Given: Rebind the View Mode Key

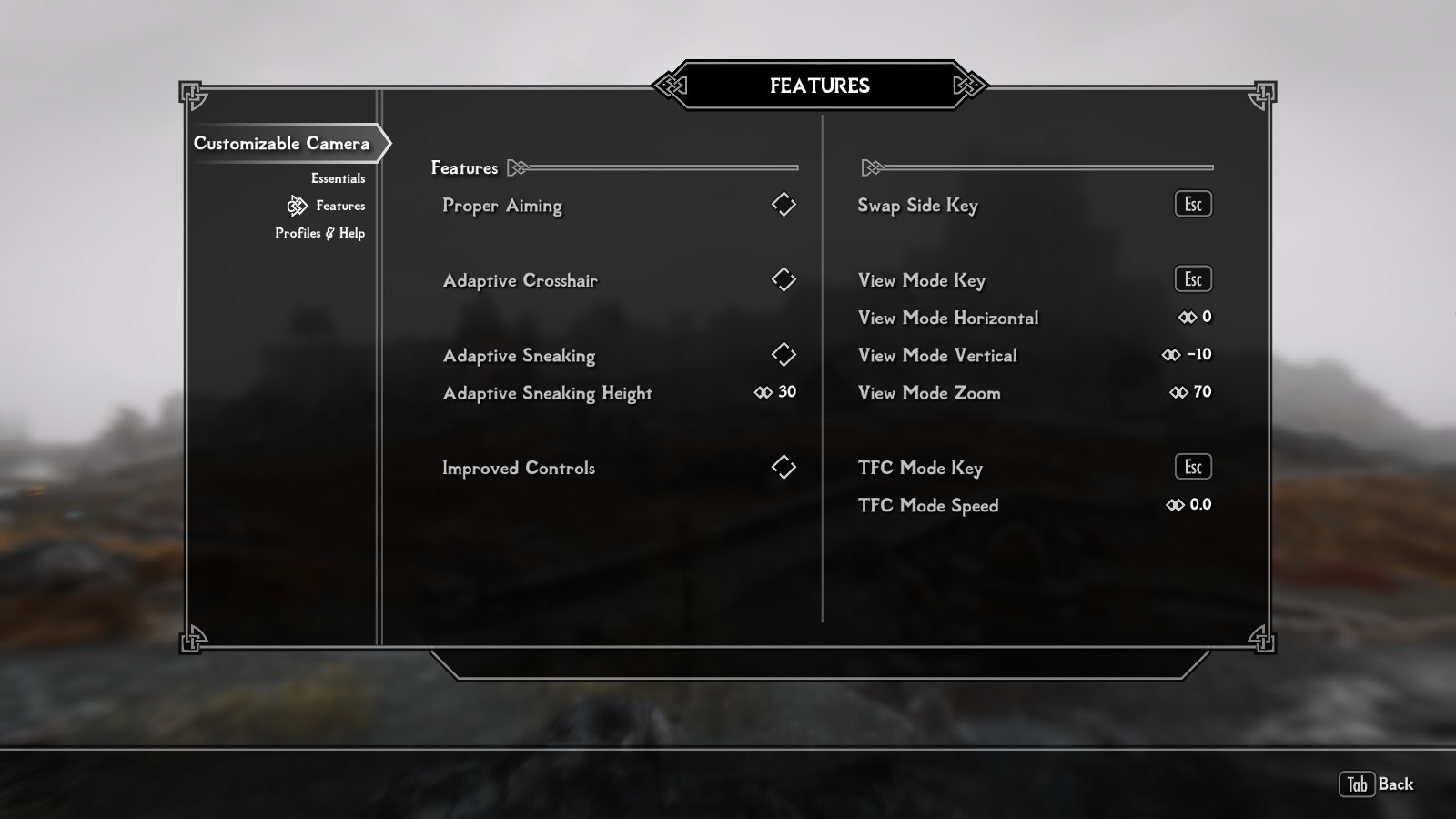Looking at the screenshot, I should pos(1192,279).
